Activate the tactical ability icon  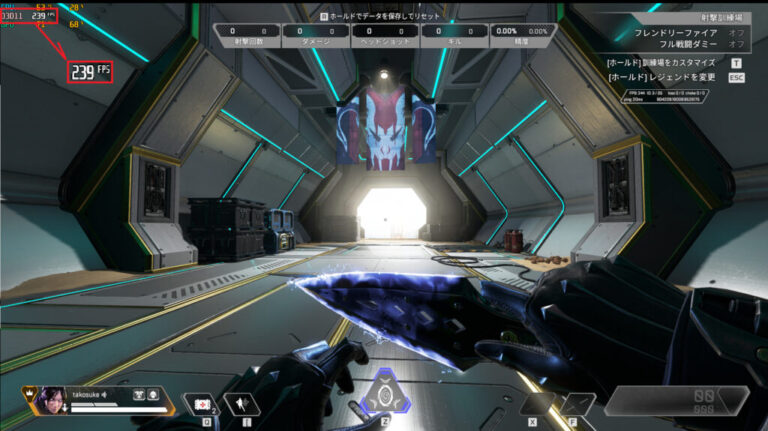[242, 404]
